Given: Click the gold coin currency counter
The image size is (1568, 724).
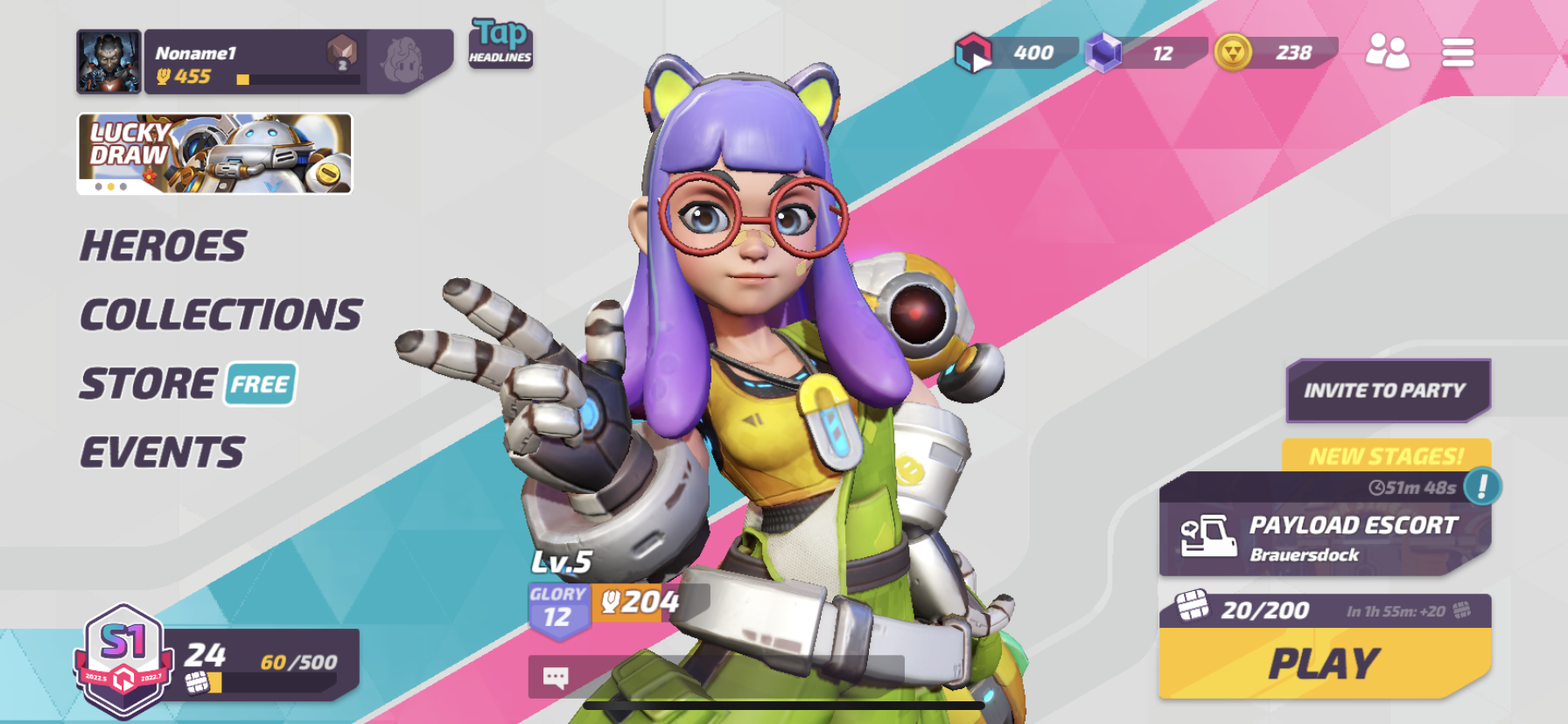Looking at the screenshot, I should click(x=1276, y=53).
